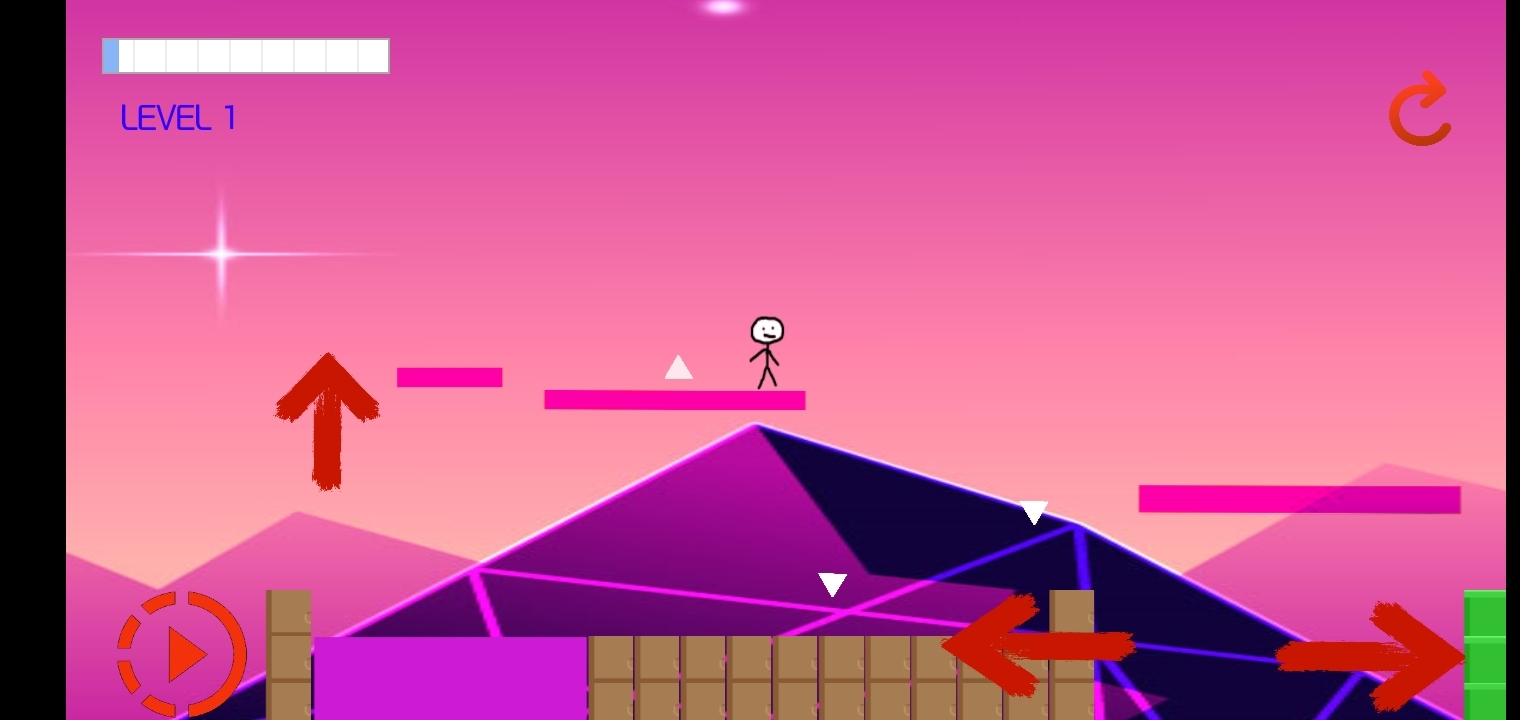This screenshot has width=1520, height=720.
Task: Click the red restart icon
Action: [x=1418, y=110]
